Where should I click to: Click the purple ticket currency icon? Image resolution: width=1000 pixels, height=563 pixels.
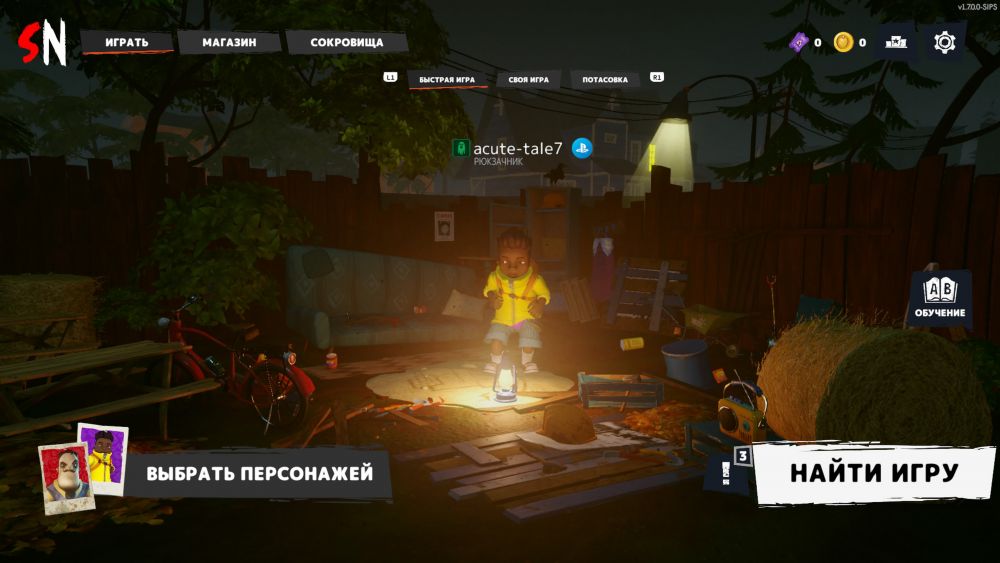[799, 42]
